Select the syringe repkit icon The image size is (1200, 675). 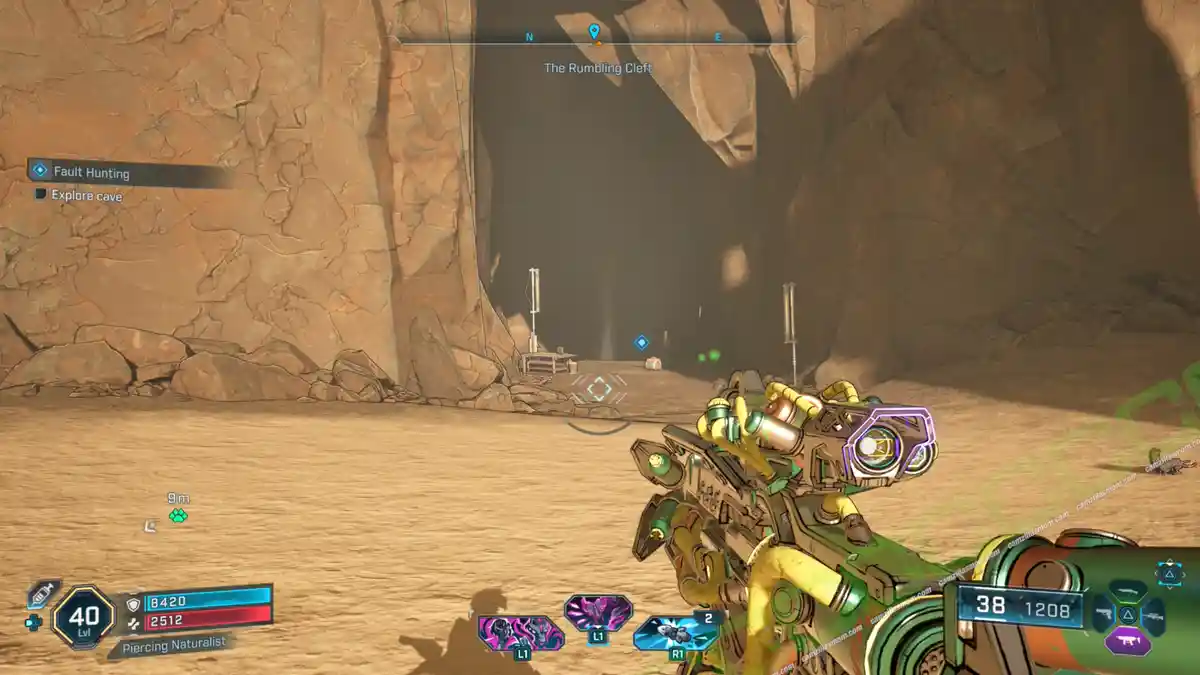click(42, 594)
